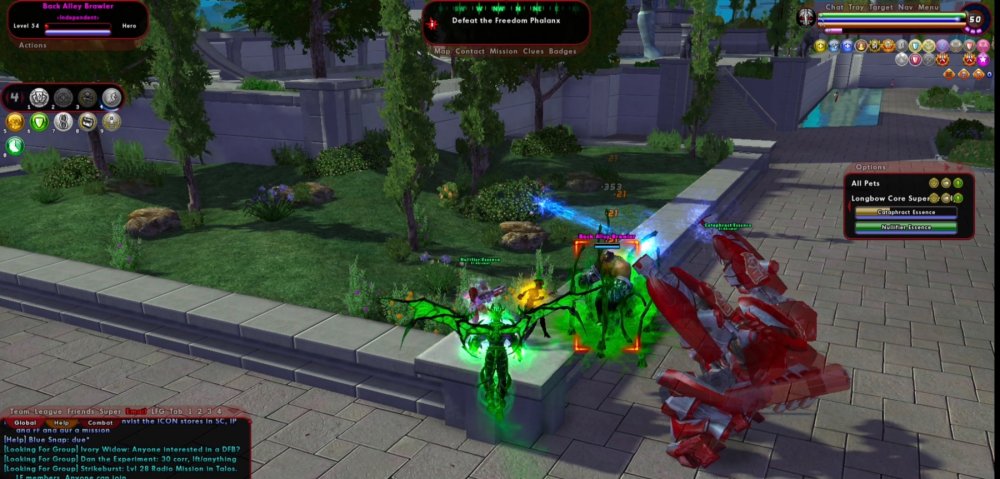The image size is (1000, 479).
Task: Show the Mission window
Action: coord(504,51)
